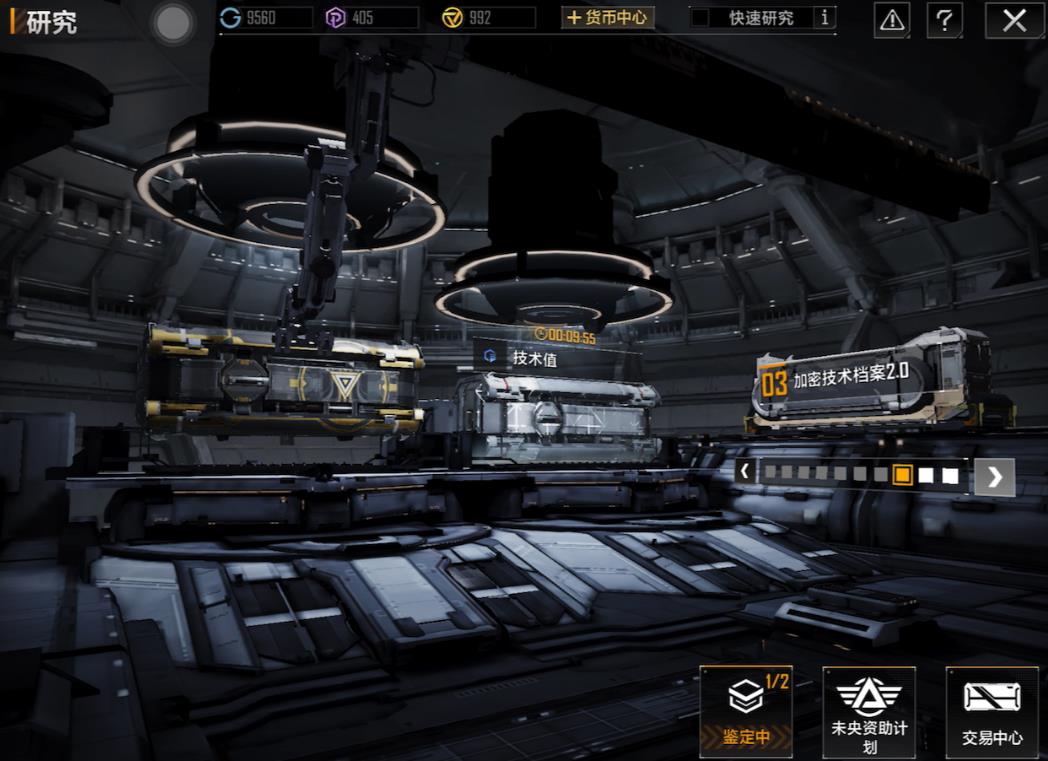Open the 鉴定中 appraisal queue

(746, 711)
